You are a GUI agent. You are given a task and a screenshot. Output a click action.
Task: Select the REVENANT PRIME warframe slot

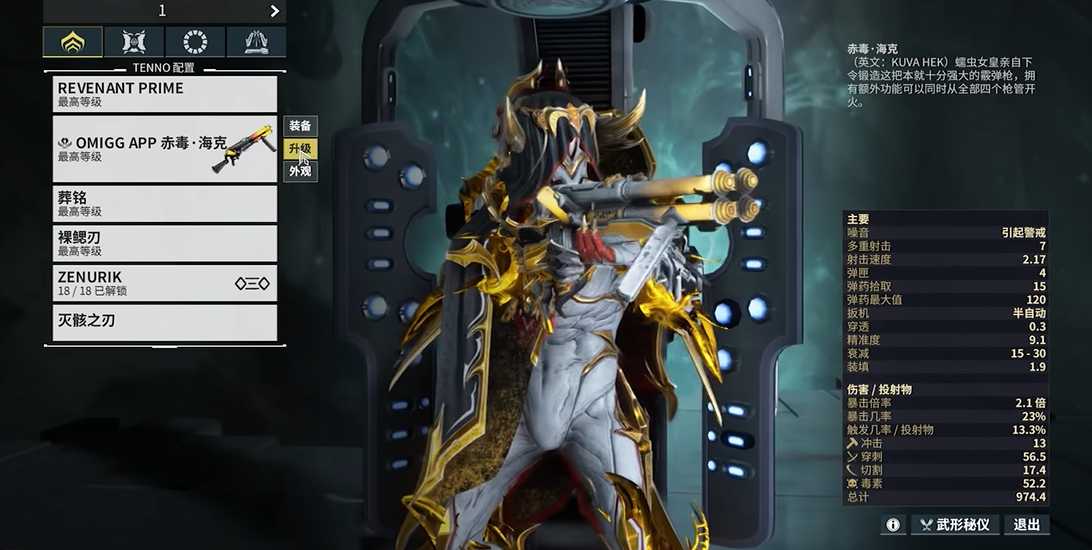(165, 94)
